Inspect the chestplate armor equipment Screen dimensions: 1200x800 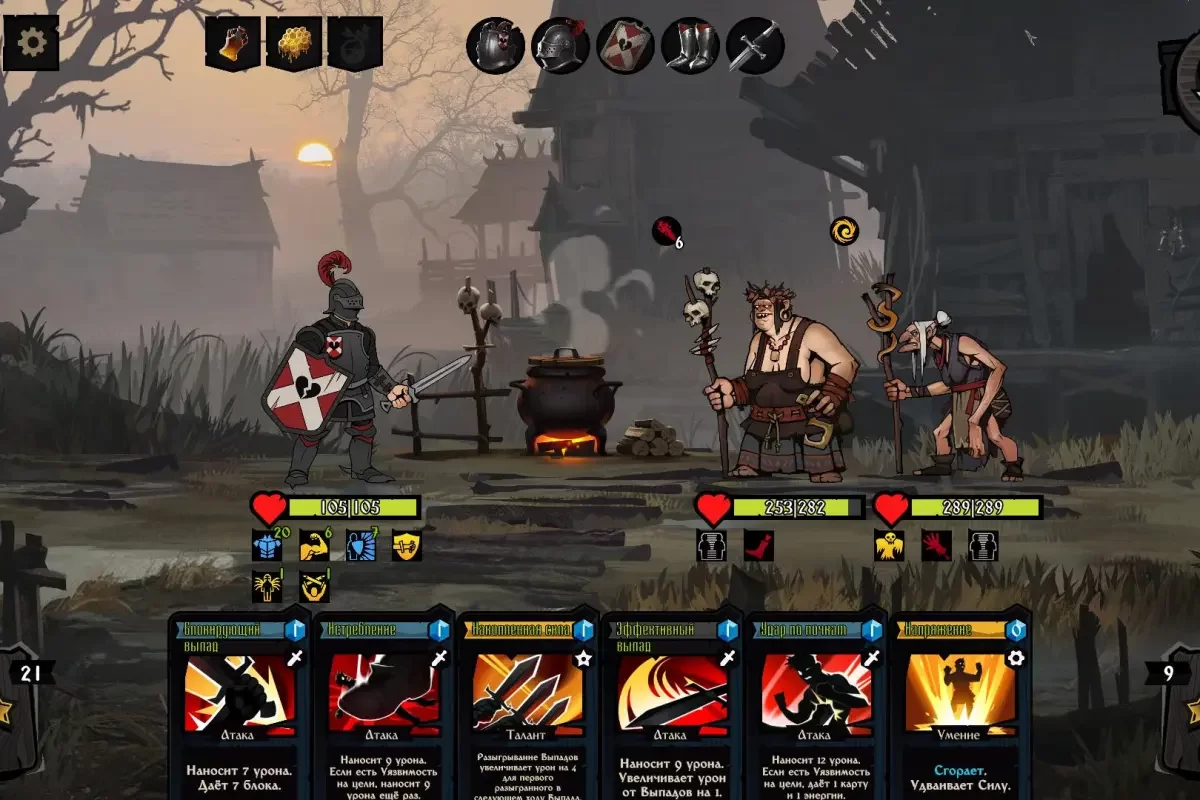click(495, 46)
